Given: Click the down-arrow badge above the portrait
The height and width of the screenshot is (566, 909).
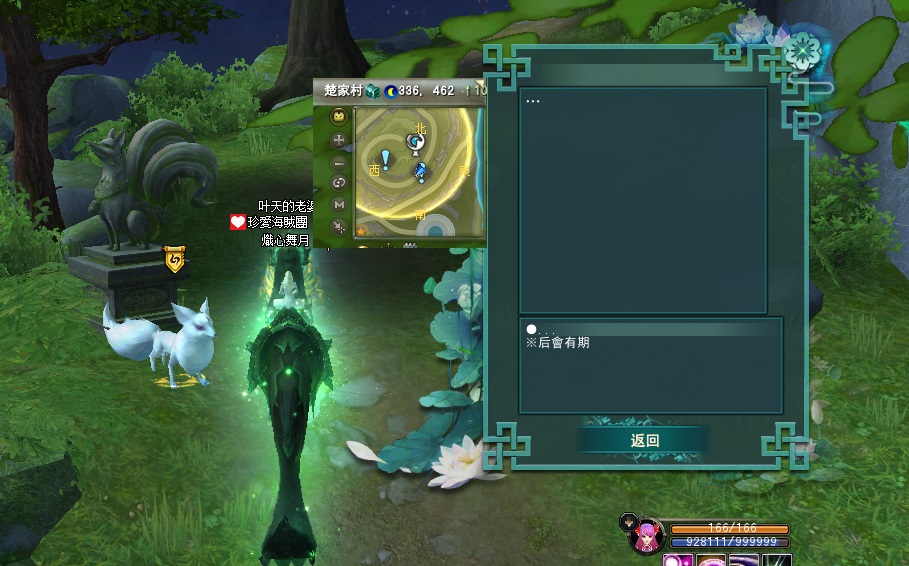Looking at the screenshot, I should 628,520.
